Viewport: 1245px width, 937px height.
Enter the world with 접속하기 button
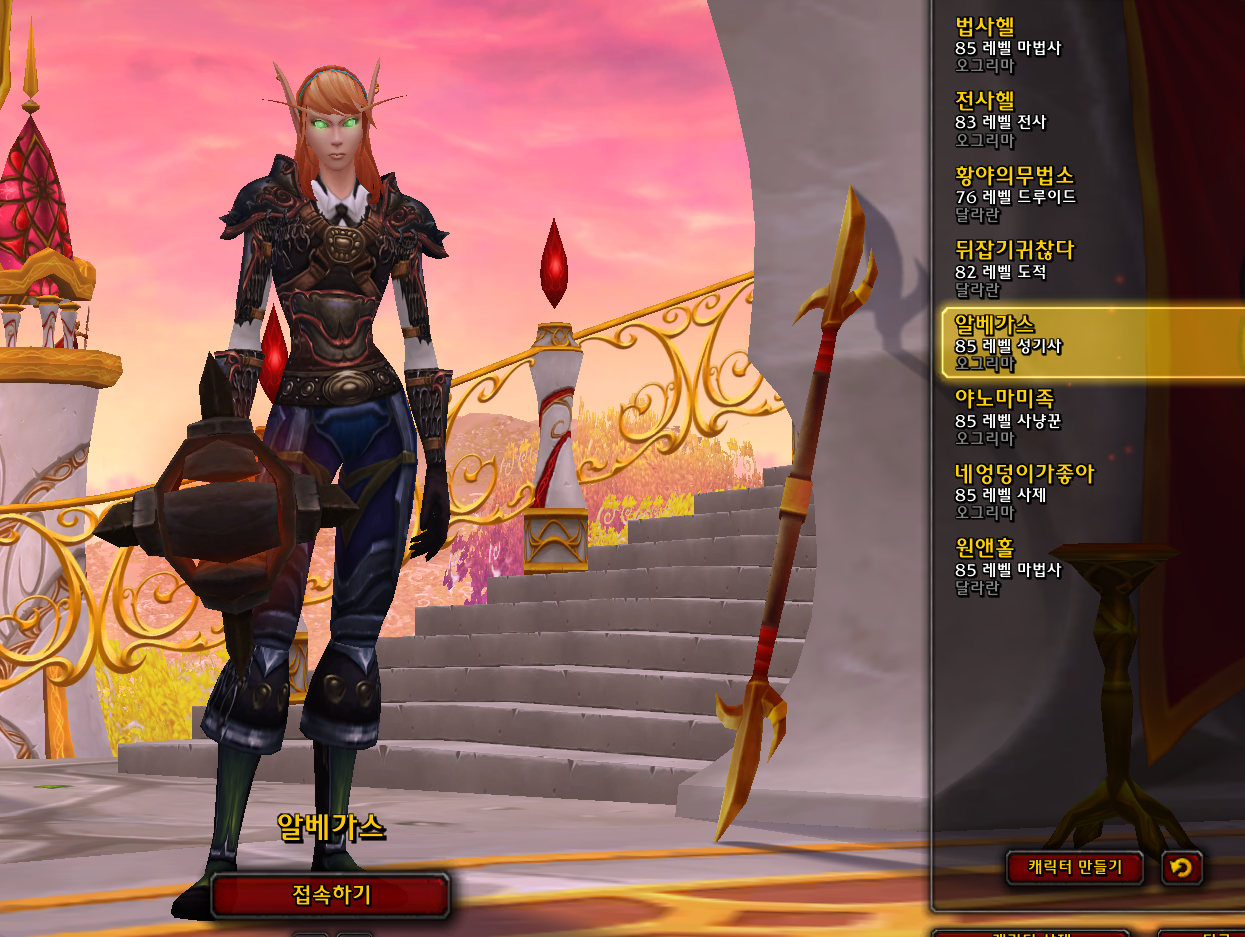pyautogui.click(x=330, y=894)
